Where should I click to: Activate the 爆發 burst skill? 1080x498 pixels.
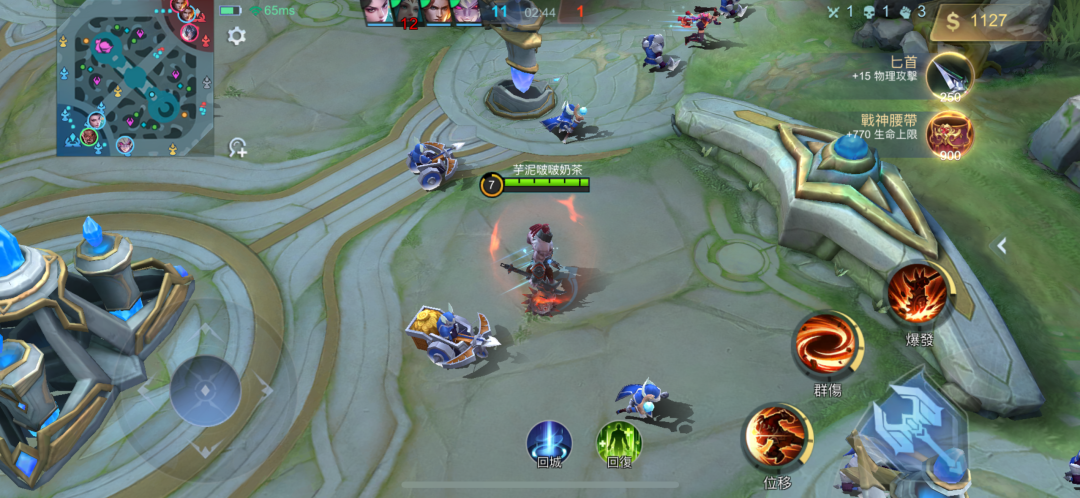[918, 293]
